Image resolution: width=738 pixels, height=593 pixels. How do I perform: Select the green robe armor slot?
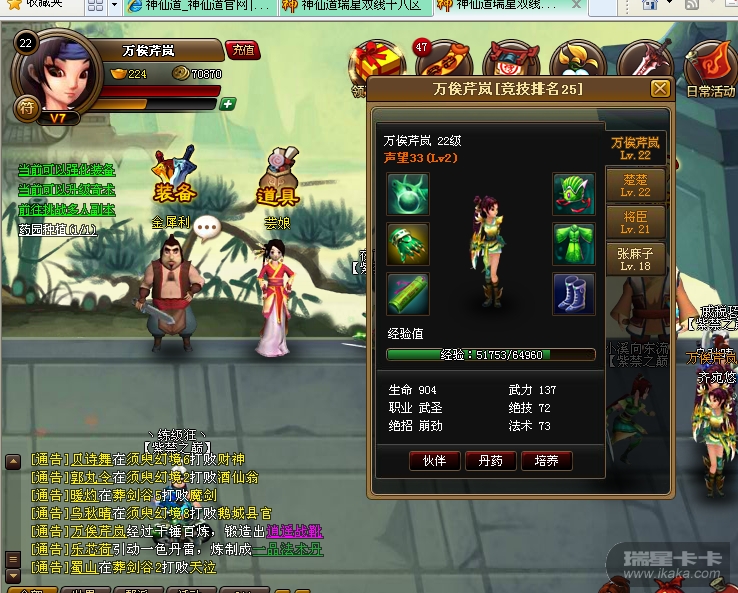[574, 244]
